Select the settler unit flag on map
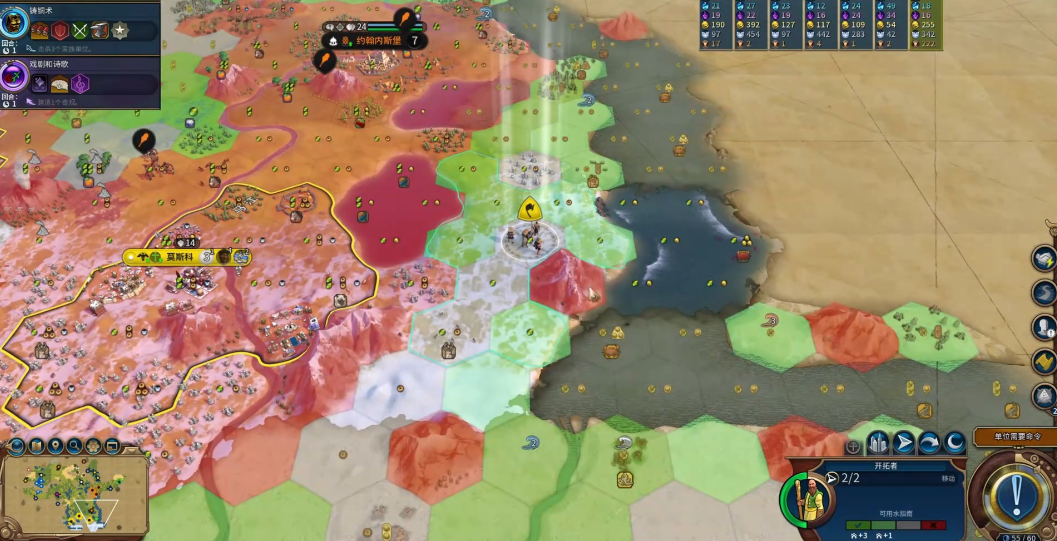This screenshot has height=541, width=1057. click(x=529, y=209)
